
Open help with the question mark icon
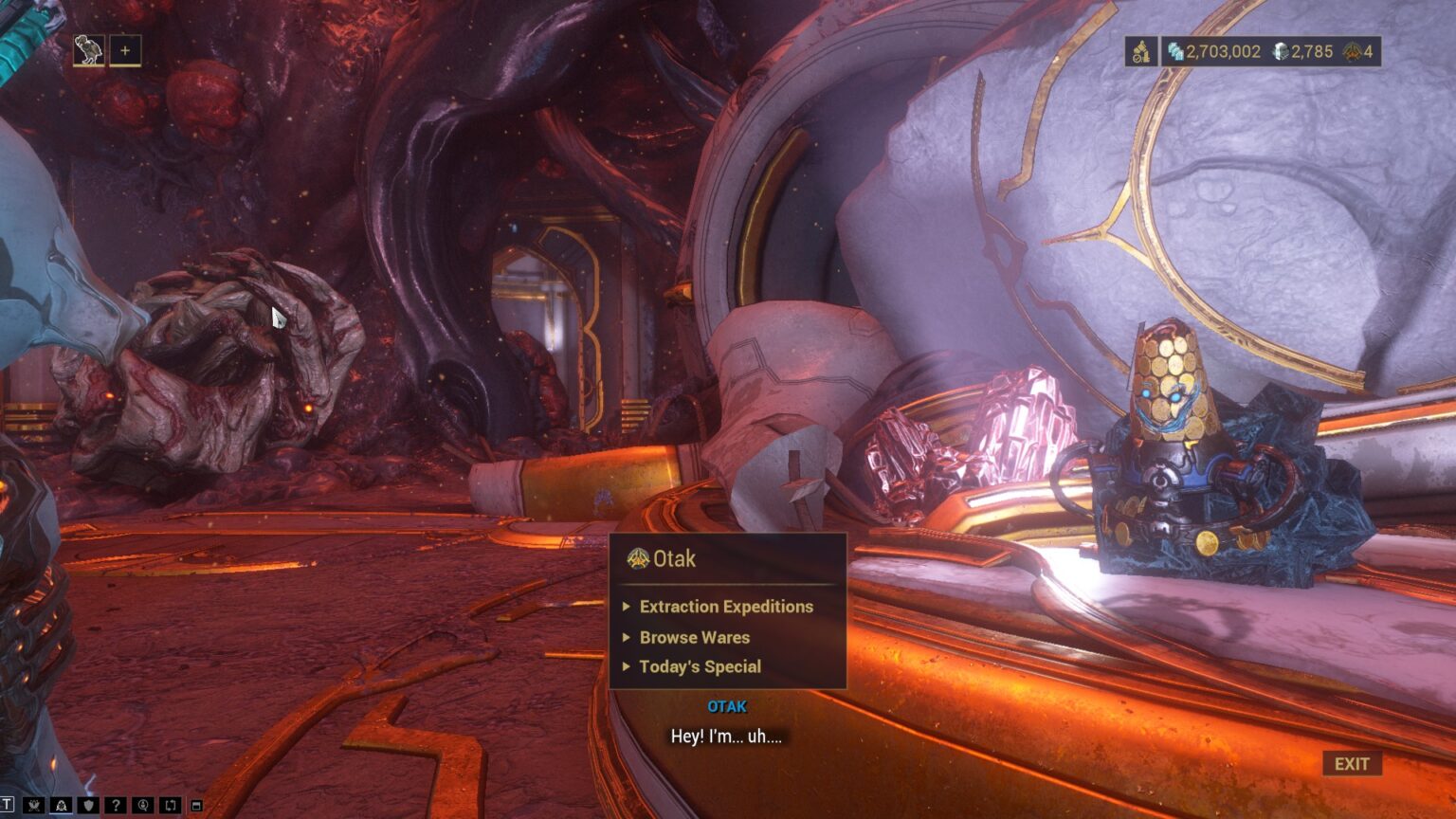pos(114,805)
